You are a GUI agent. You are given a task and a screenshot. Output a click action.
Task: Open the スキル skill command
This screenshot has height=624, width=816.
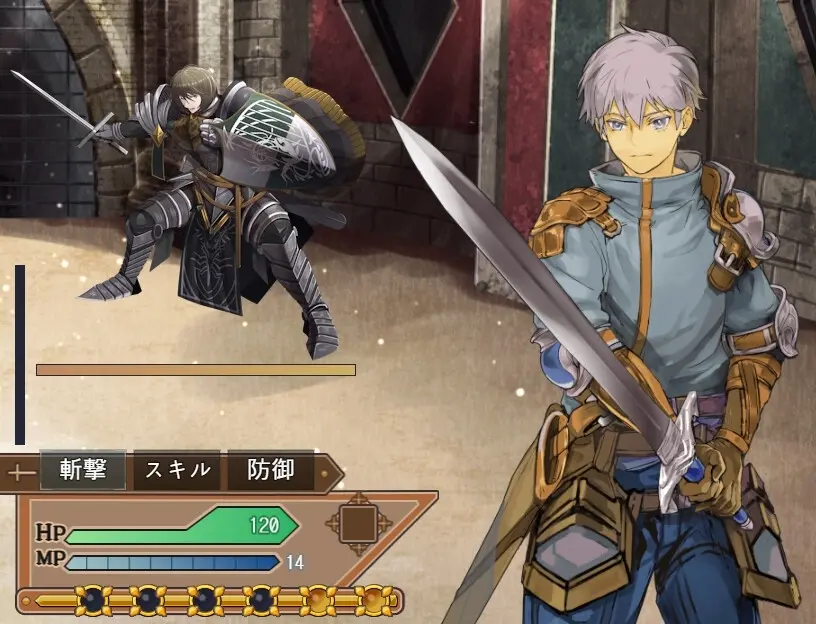click(178, 470)
